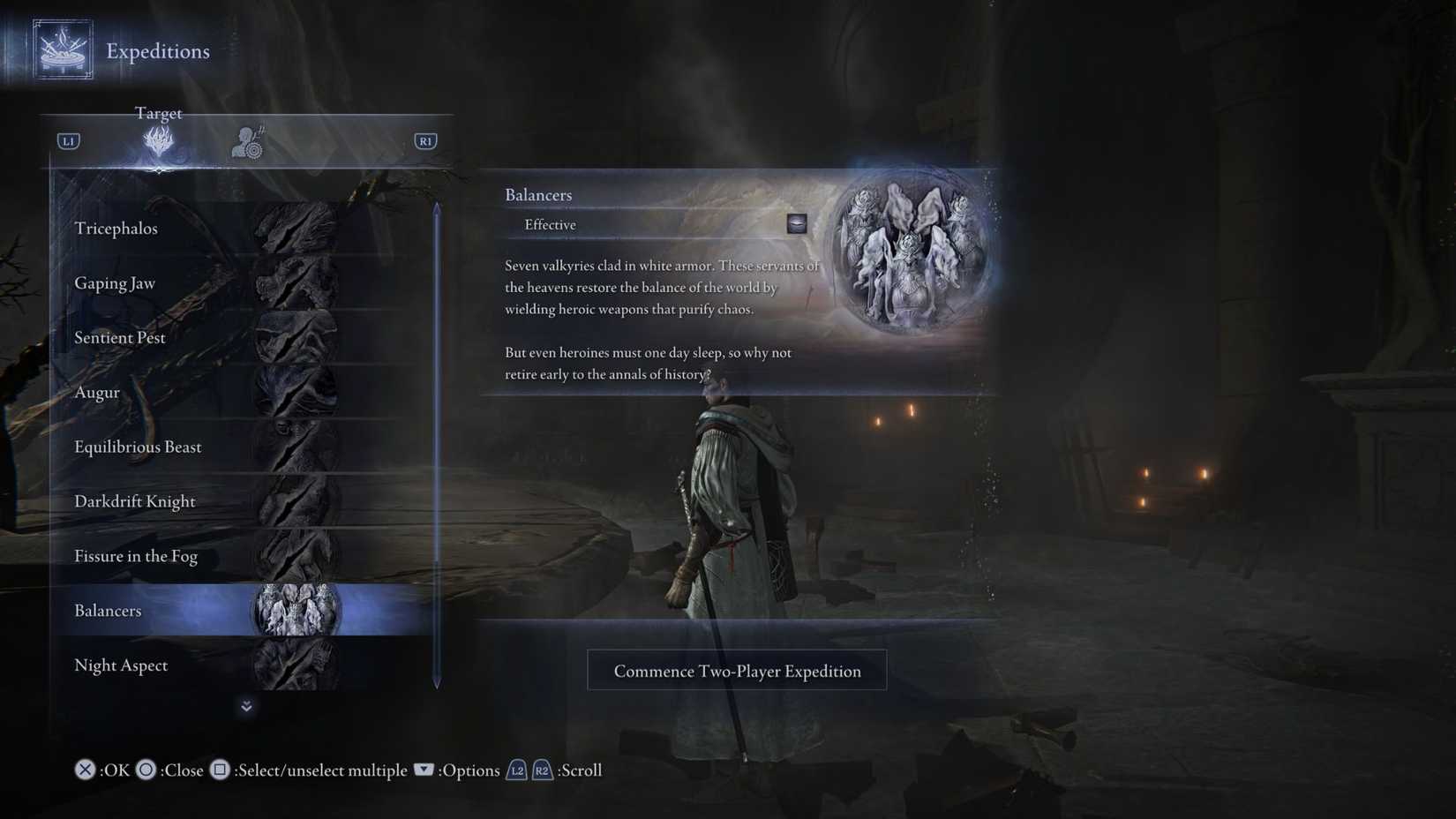Image resolution: width=1456 pixels, height=819 pixels.
Task: Select the Darkdrift Knight expedition
Action: point(134,500)
